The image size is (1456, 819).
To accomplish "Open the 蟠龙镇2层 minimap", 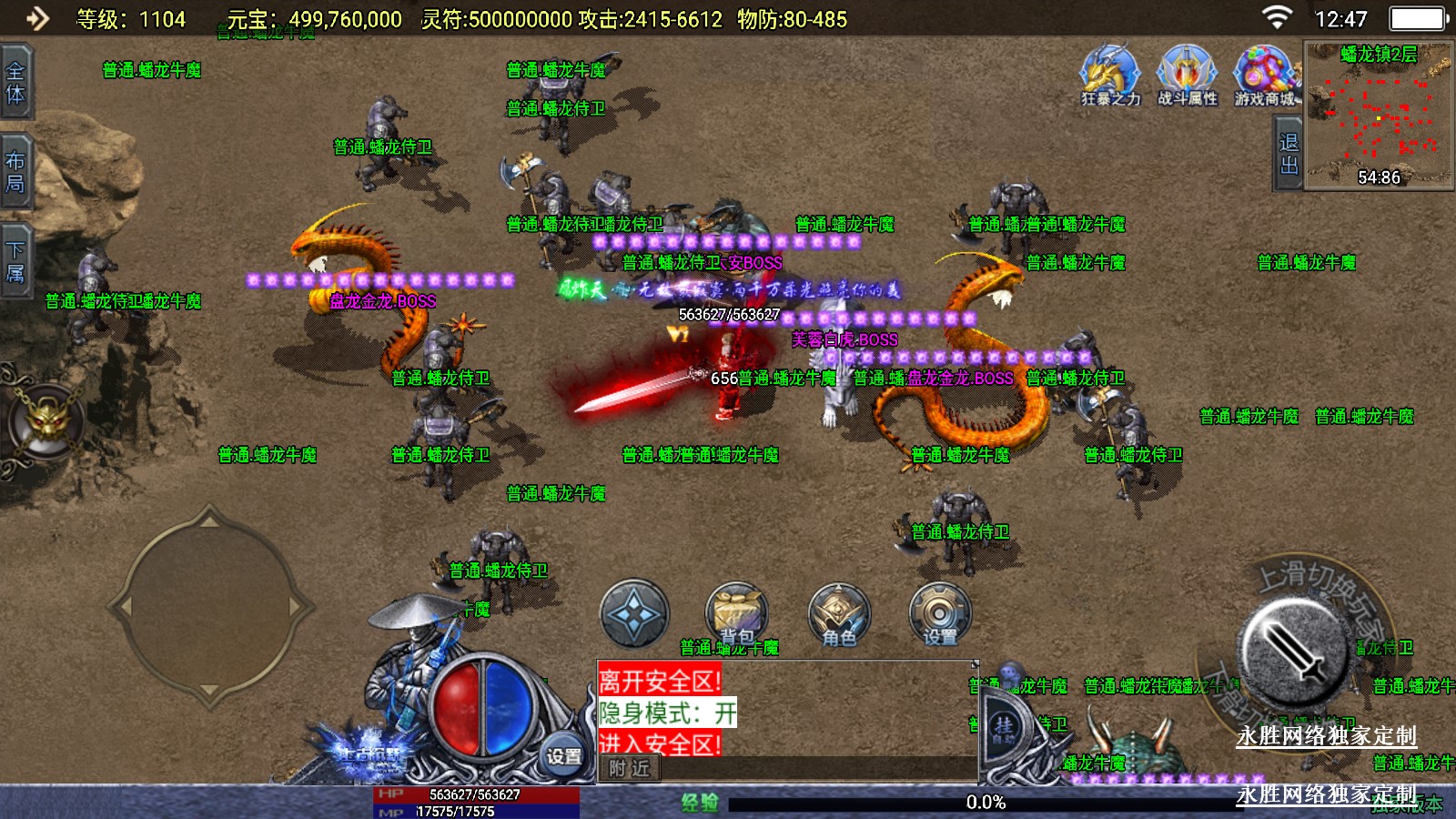I will [x=1379, y=115].
